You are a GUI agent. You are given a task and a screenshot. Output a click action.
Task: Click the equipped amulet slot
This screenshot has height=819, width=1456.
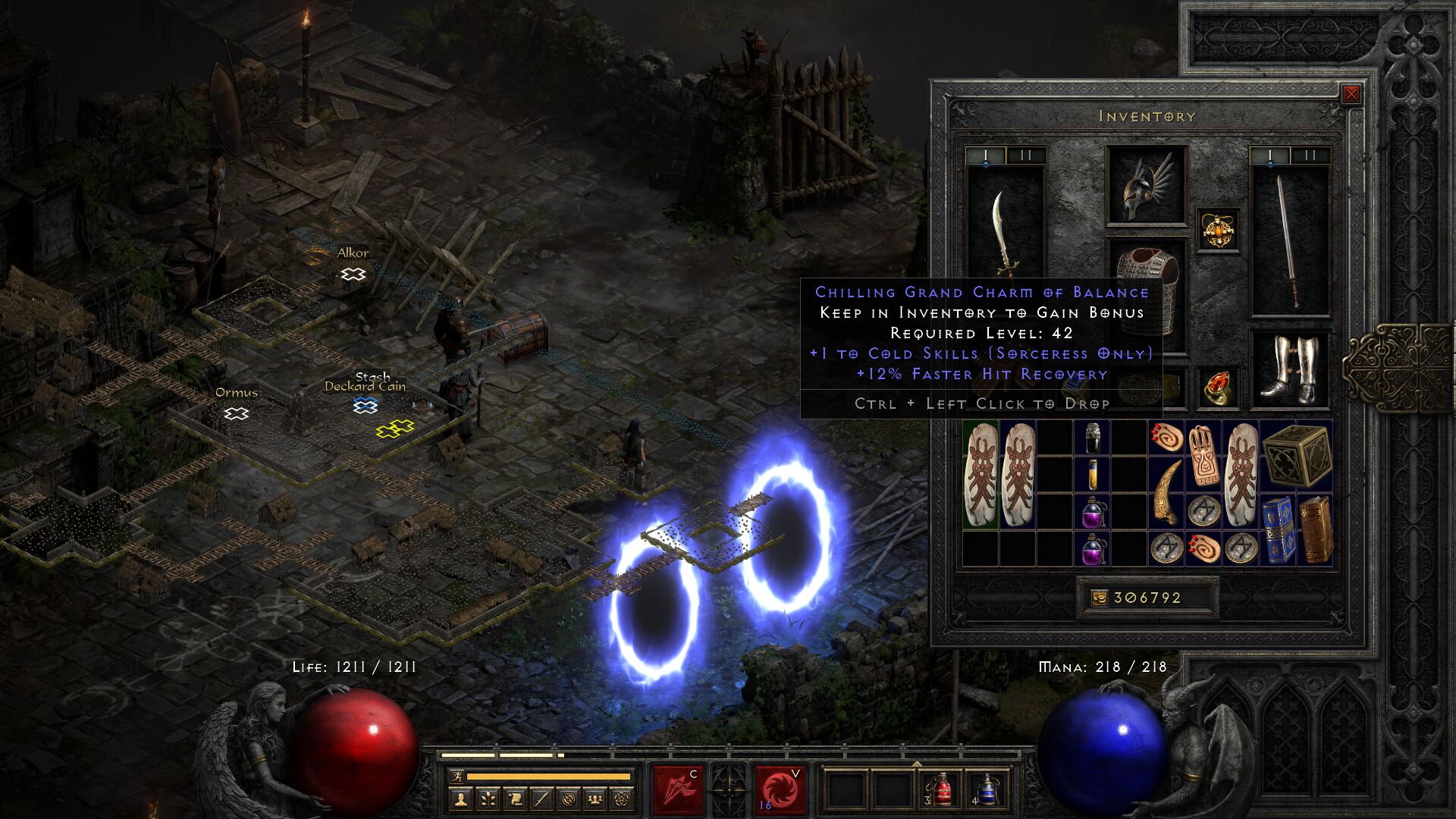coord(1218,230)
